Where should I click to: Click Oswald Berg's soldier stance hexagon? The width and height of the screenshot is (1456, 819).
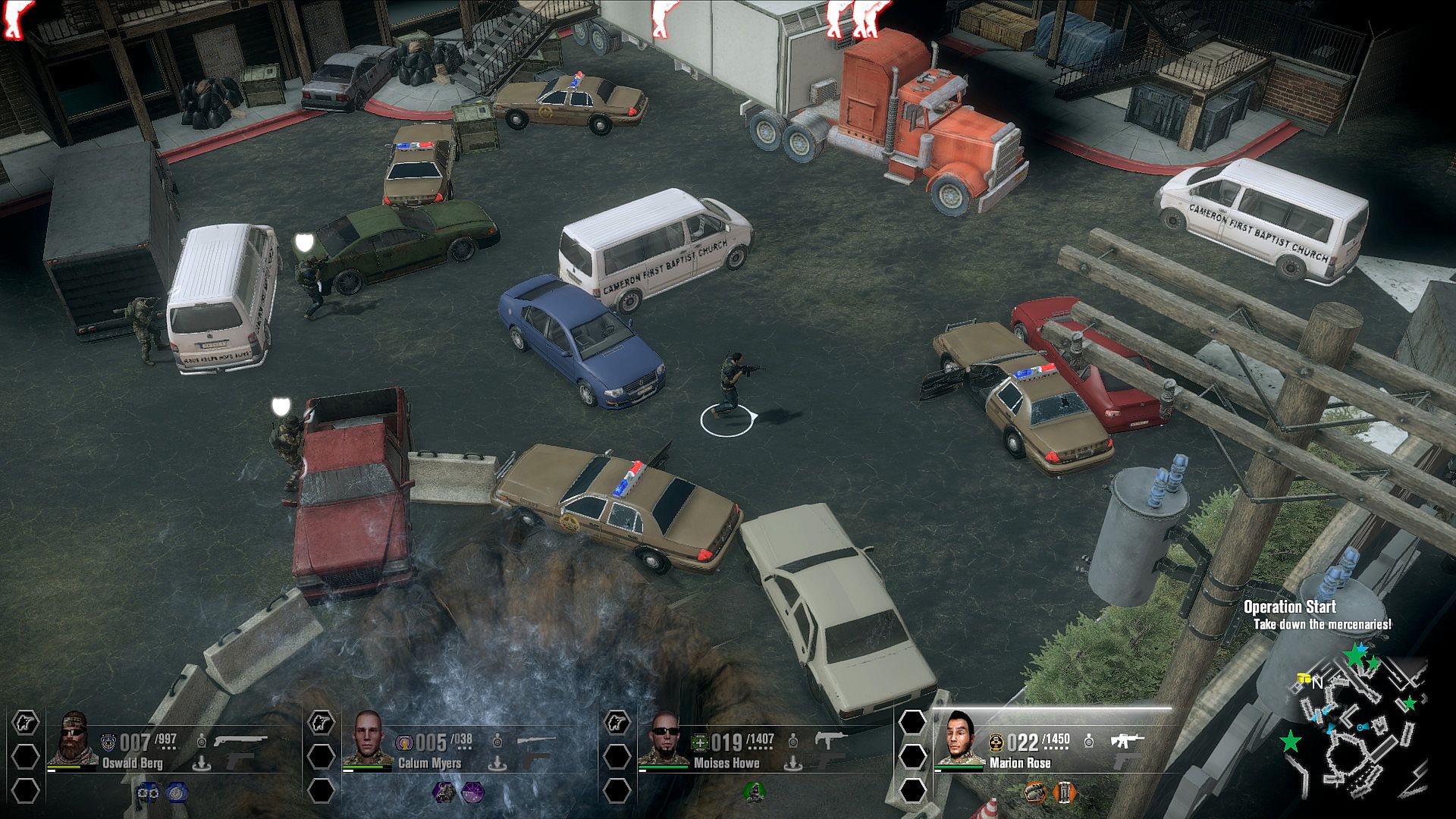click(26, 722)
